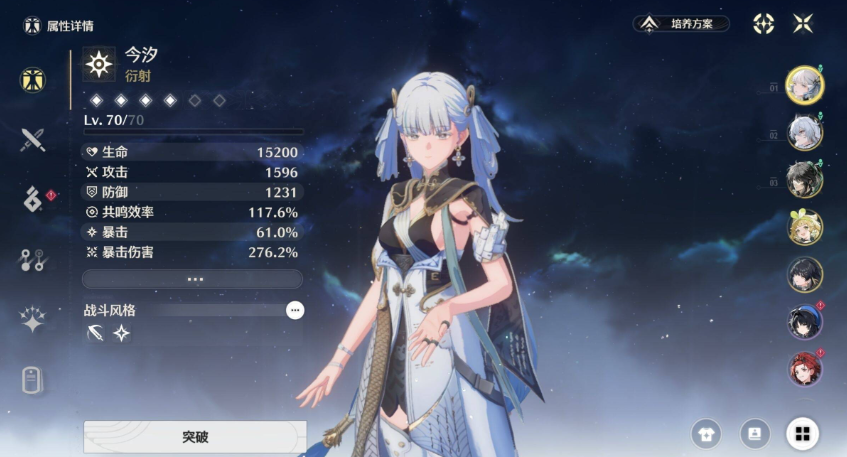
Task: Open the outfit shirt icon button
Action: (706, 433)
